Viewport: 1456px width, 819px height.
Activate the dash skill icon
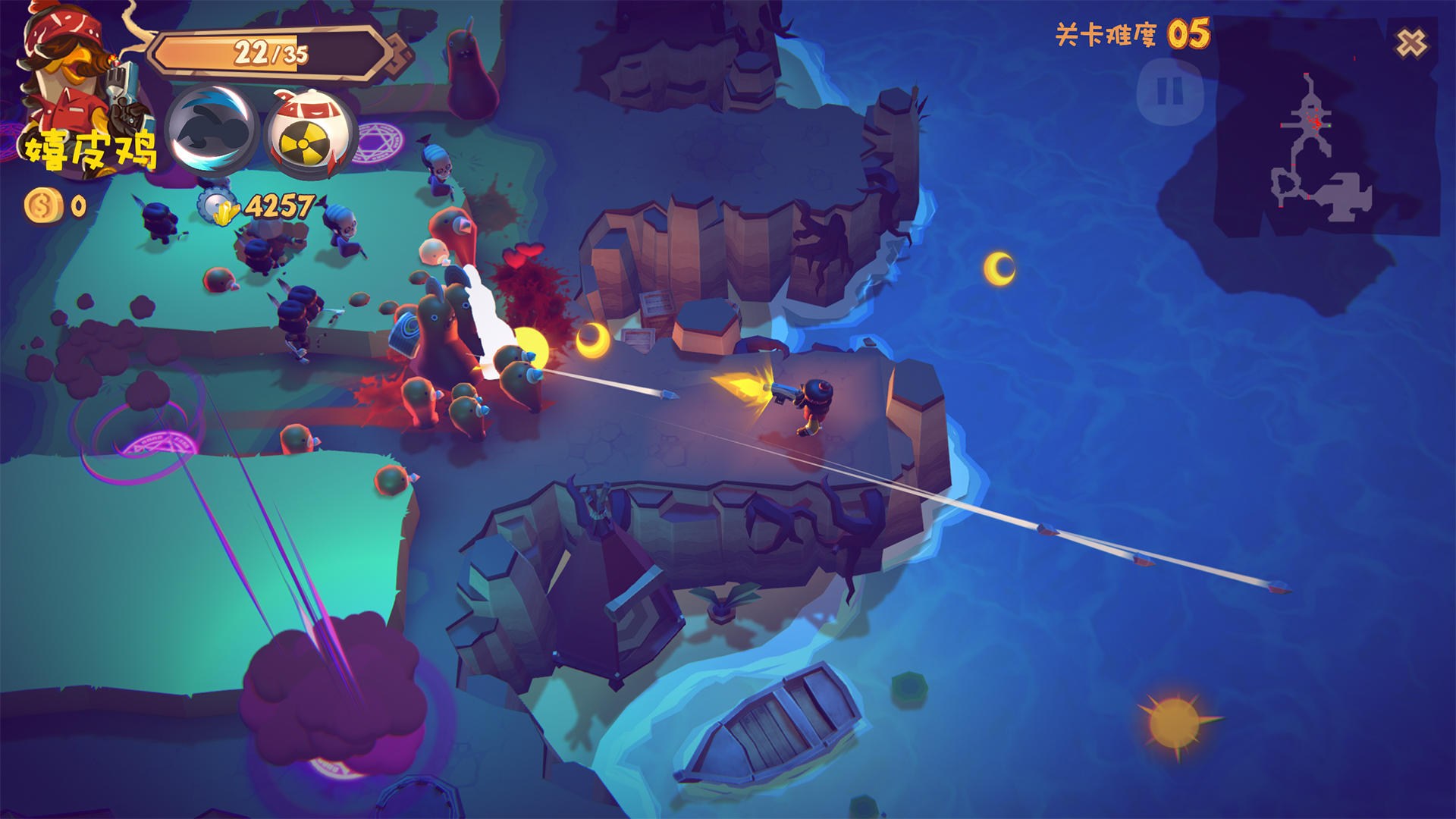(x=212, y=132)
